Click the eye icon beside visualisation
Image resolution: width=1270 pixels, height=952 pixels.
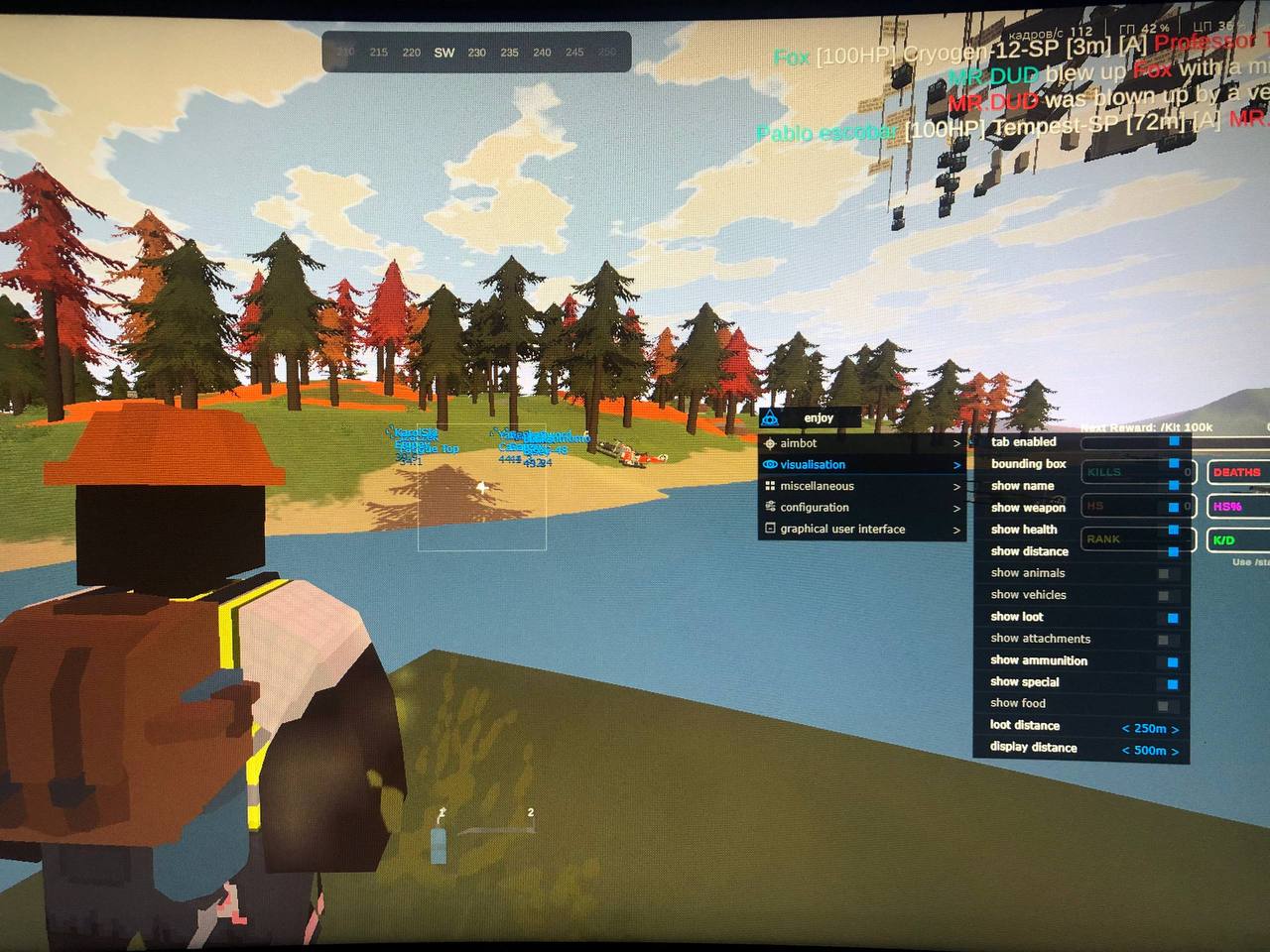[769, 464]
